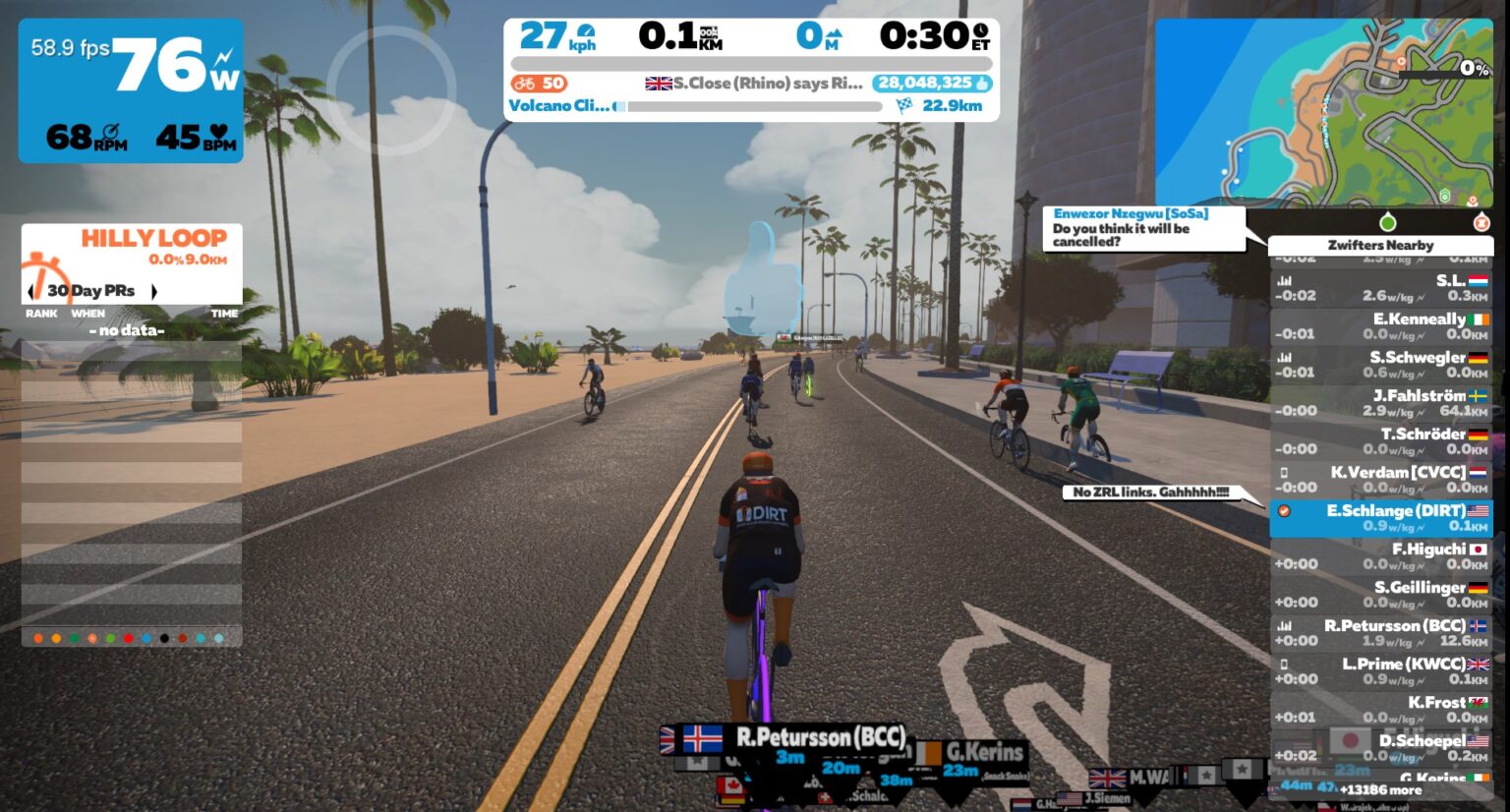The width and height of the screenshot is (1510, 812).
Task: Click the Ride On badge next to E.Schlange
Action: tap(1285, 512)
